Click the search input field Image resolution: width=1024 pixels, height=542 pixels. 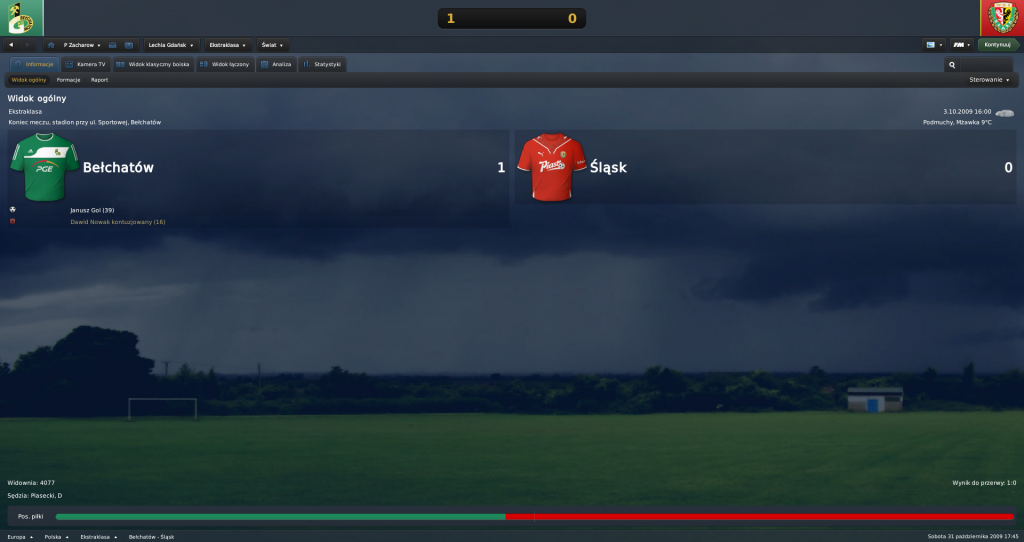pos(980,65)
